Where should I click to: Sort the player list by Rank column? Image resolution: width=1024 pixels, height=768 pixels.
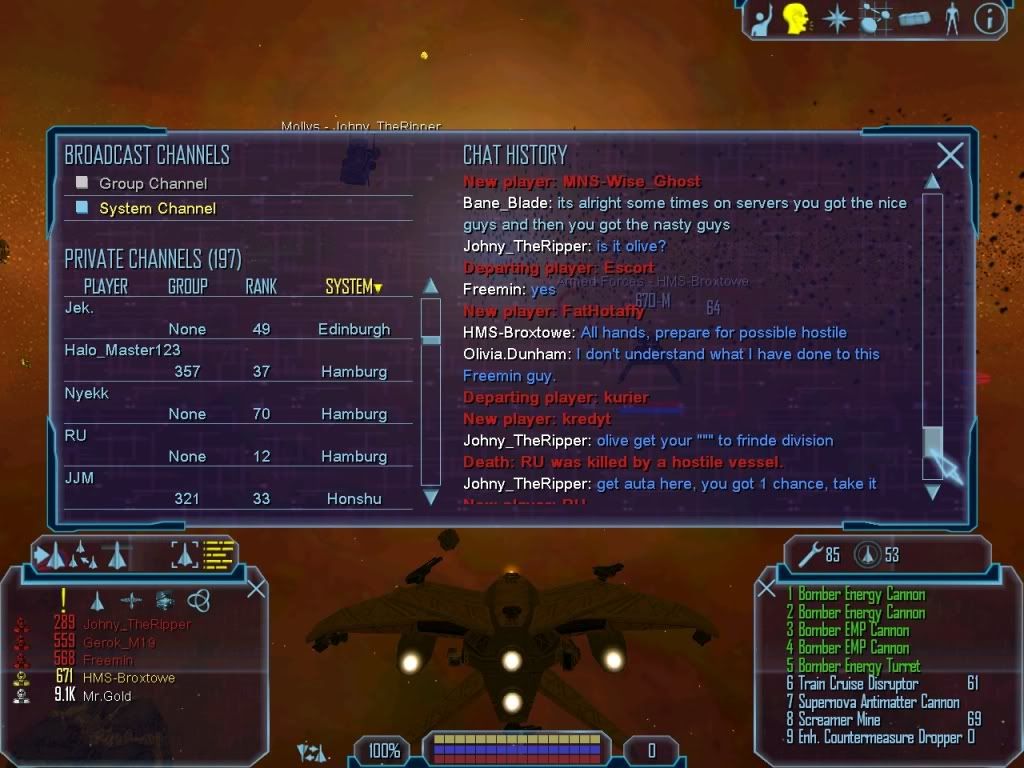260,287
